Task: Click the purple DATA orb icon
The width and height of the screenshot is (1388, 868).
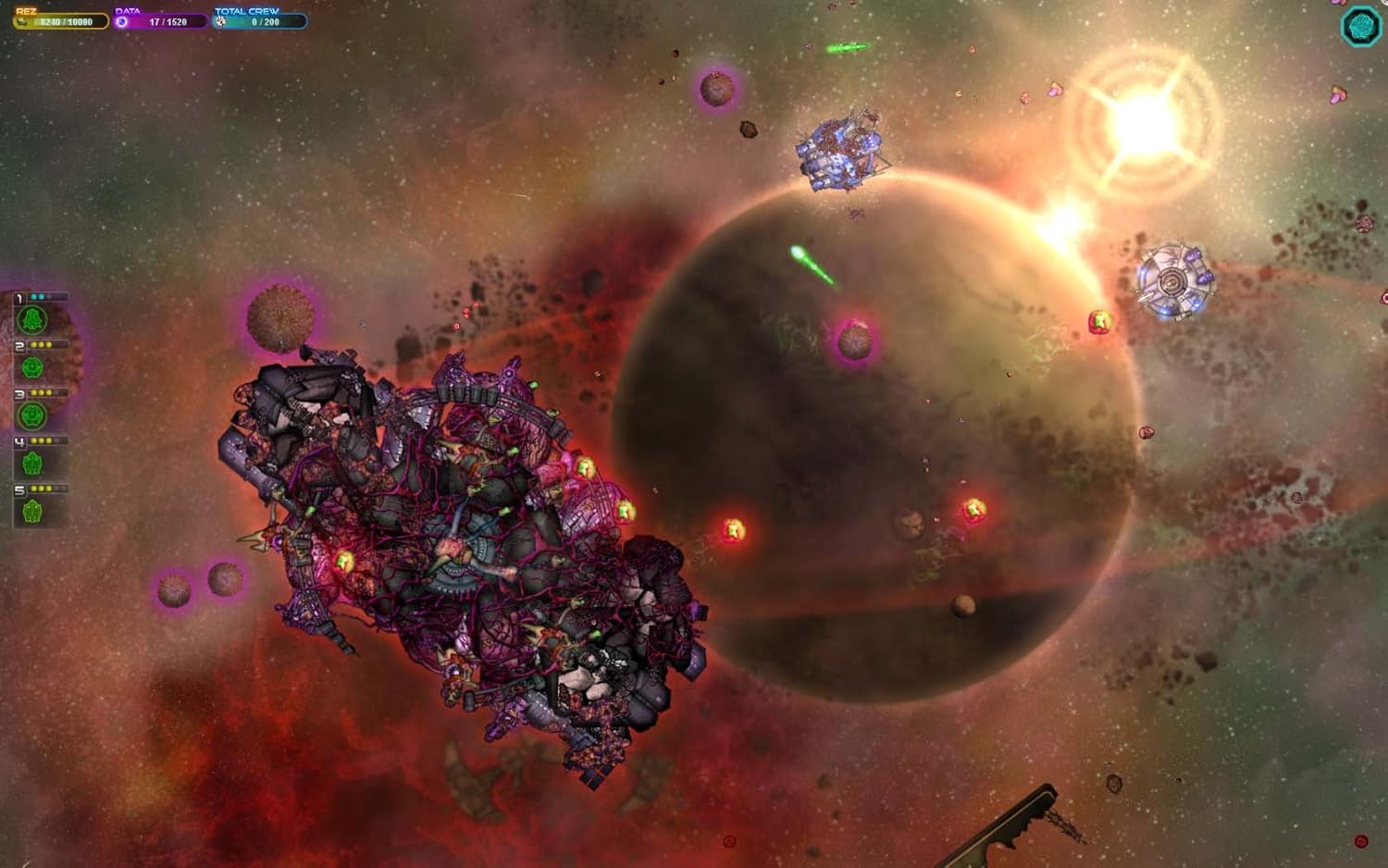Action: 123,21
